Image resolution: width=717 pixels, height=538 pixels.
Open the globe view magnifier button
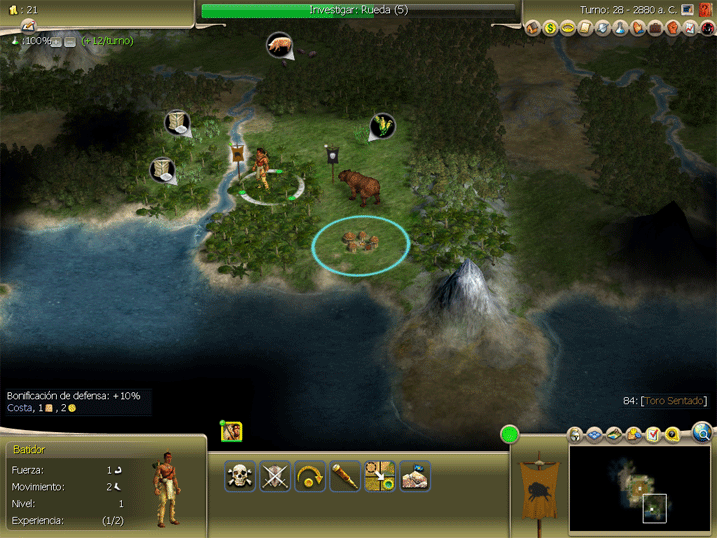point(702,433)
